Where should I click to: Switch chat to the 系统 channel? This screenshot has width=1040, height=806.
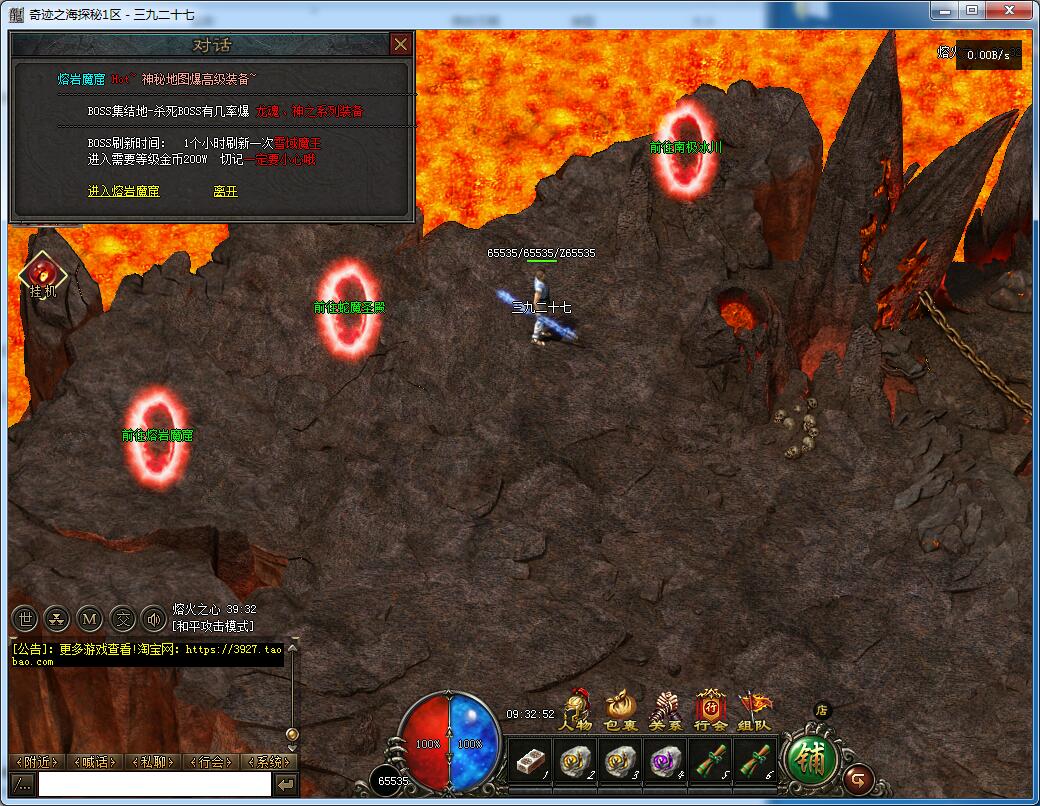tap(269, 762)
